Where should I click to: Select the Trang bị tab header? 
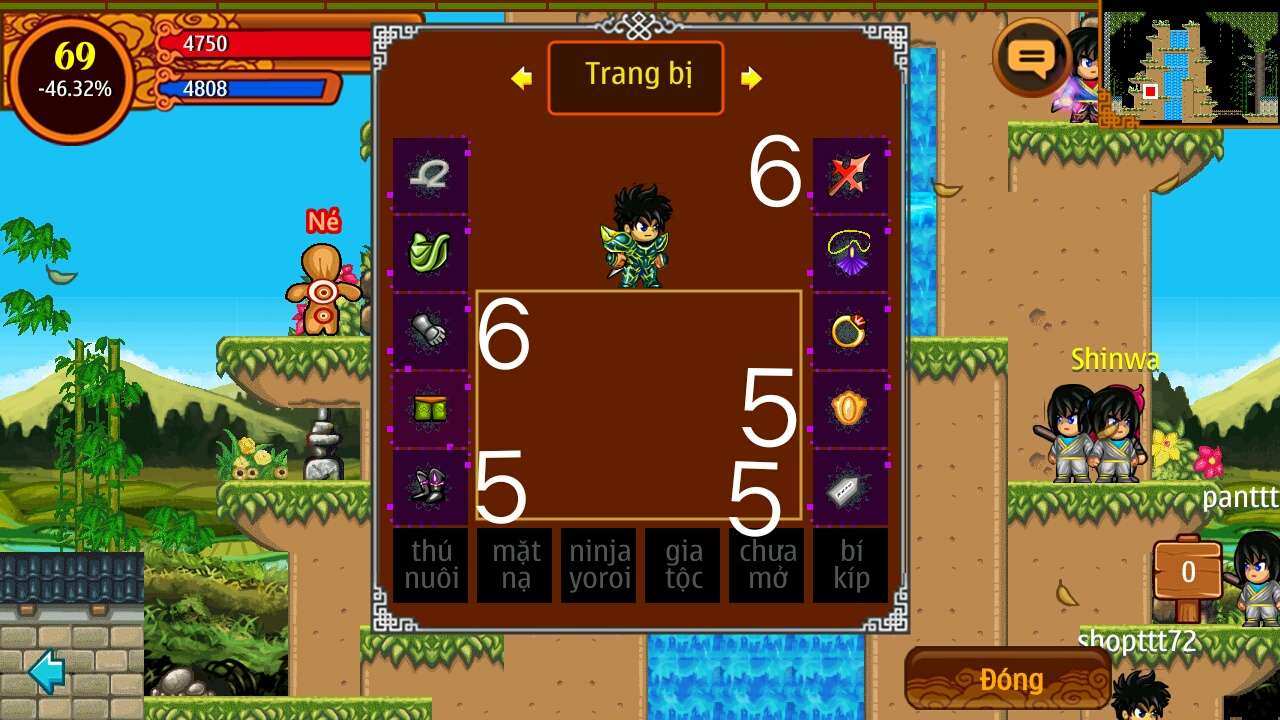click(x=636, y=77)
